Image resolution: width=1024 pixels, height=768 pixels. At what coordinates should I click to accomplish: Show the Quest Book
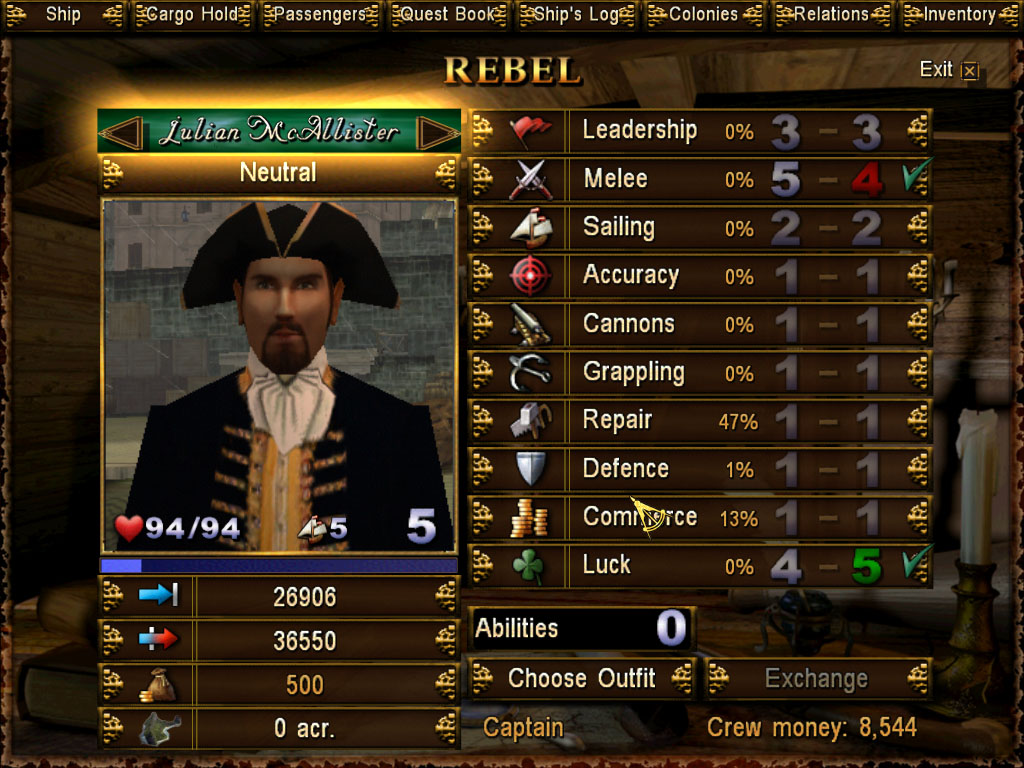pos(447,15)
